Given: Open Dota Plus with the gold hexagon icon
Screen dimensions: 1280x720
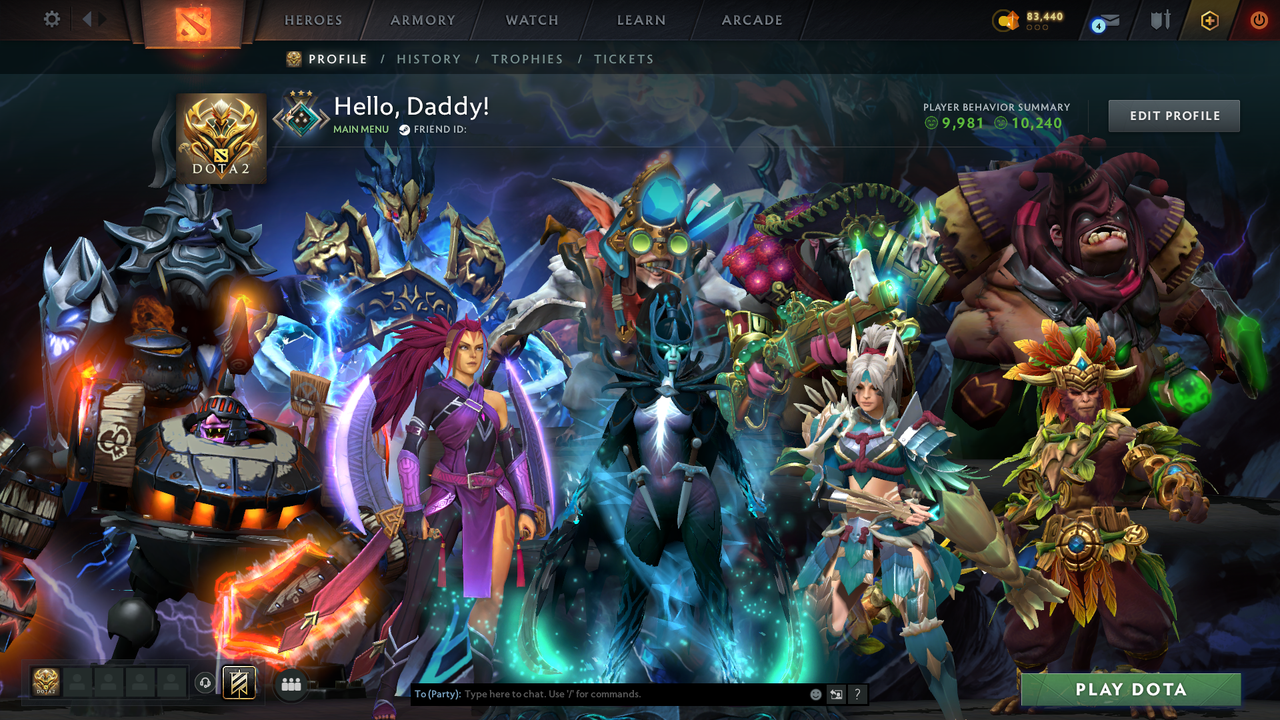Looking at the screenshot, I should click(x=1209, y=20).
